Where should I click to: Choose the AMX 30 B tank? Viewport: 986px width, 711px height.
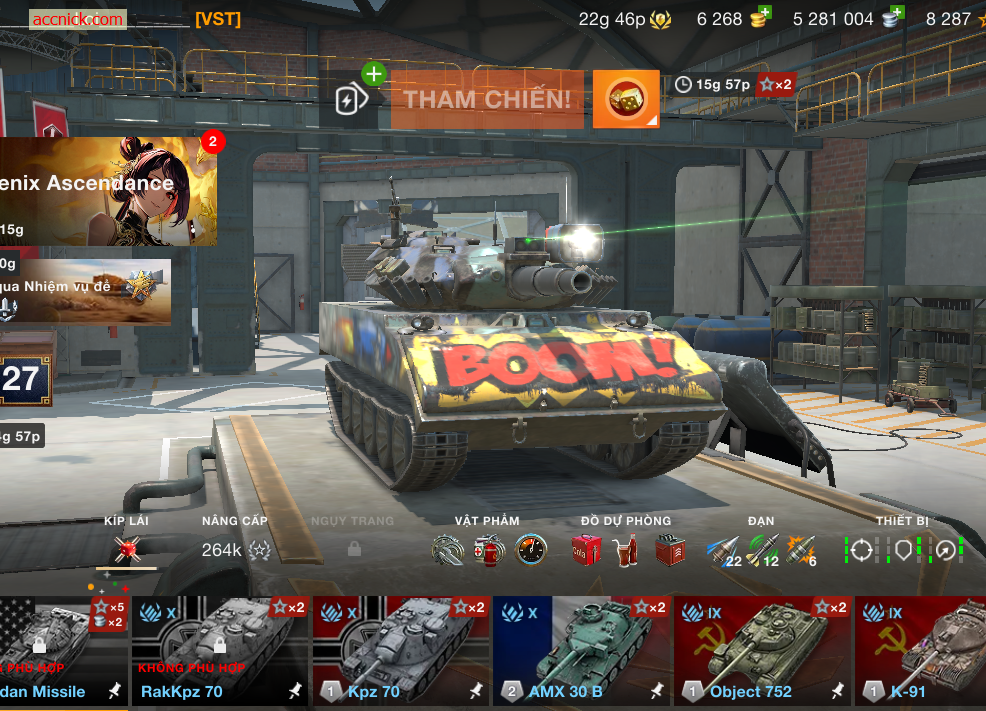(x=581, y=651)
